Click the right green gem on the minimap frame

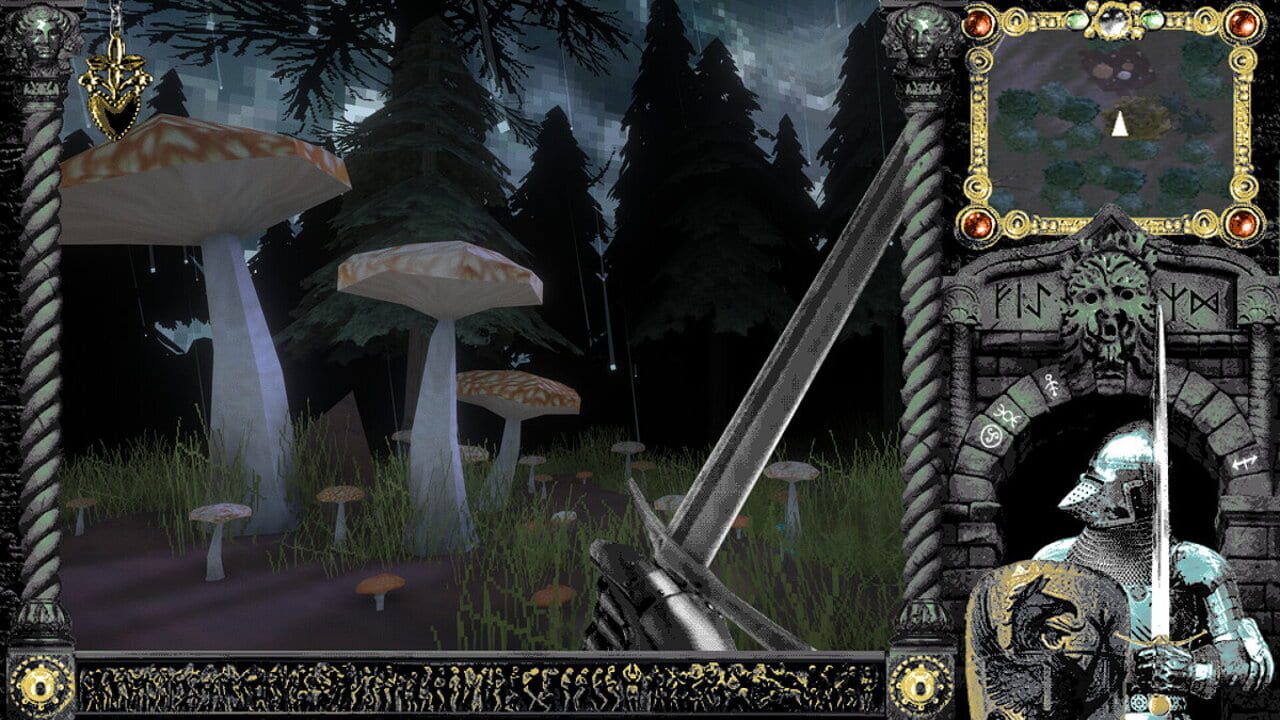pyautogui.click(x=1153, y=21)
